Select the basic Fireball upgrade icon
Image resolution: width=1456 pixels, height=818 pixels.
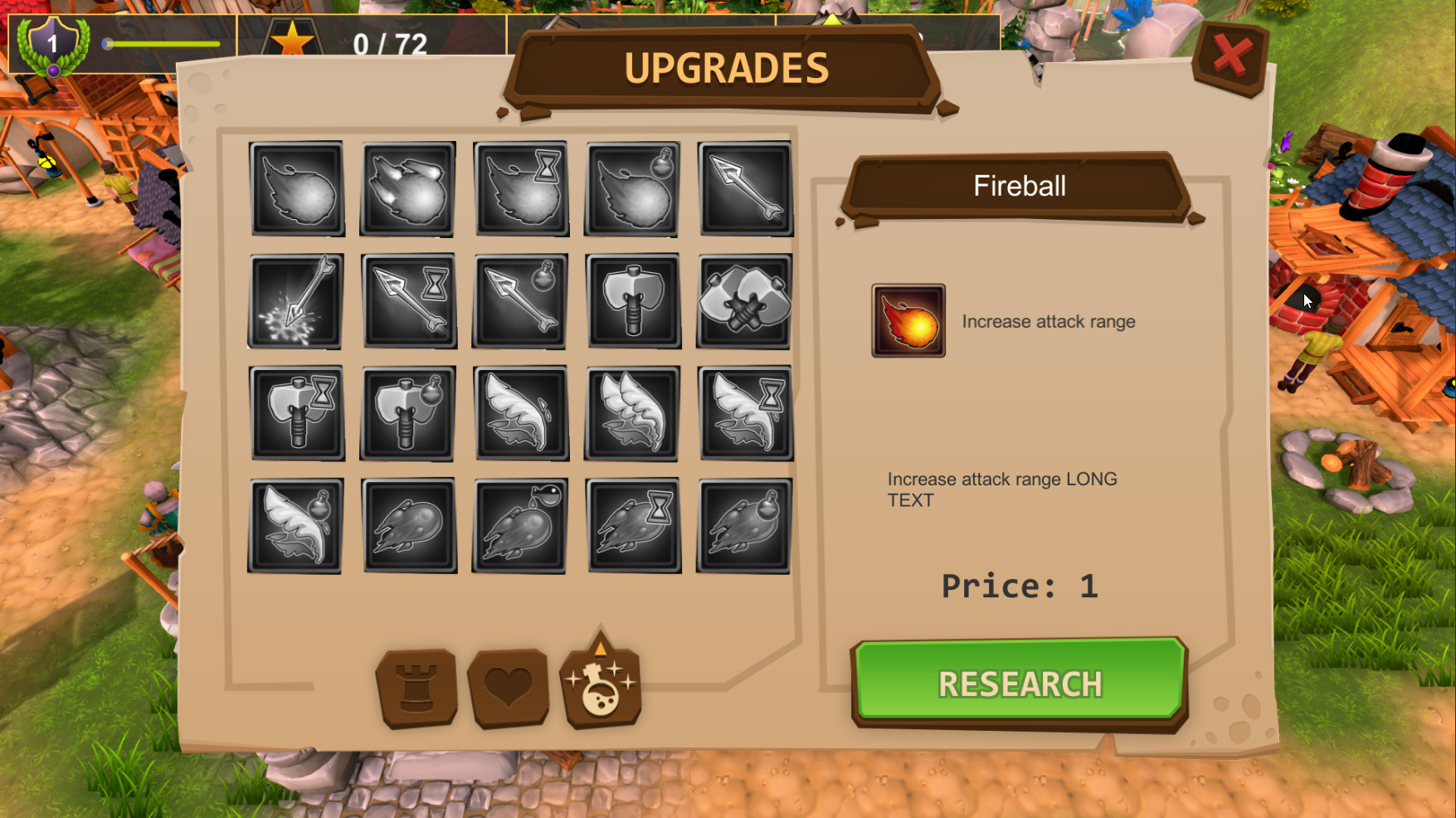(x=297, y=189)
